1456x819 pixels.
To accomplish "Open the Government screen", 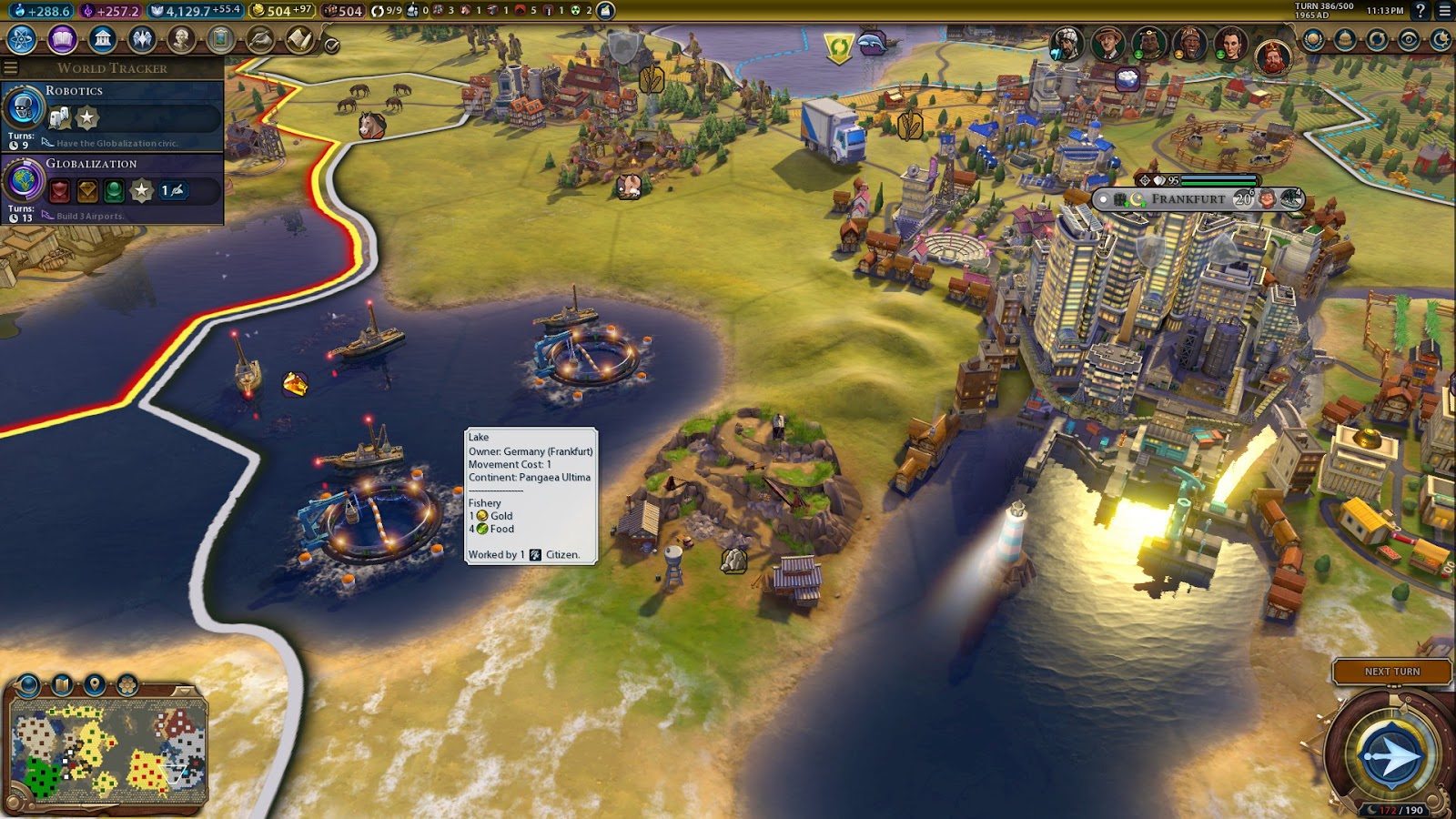I will [103, 39].
